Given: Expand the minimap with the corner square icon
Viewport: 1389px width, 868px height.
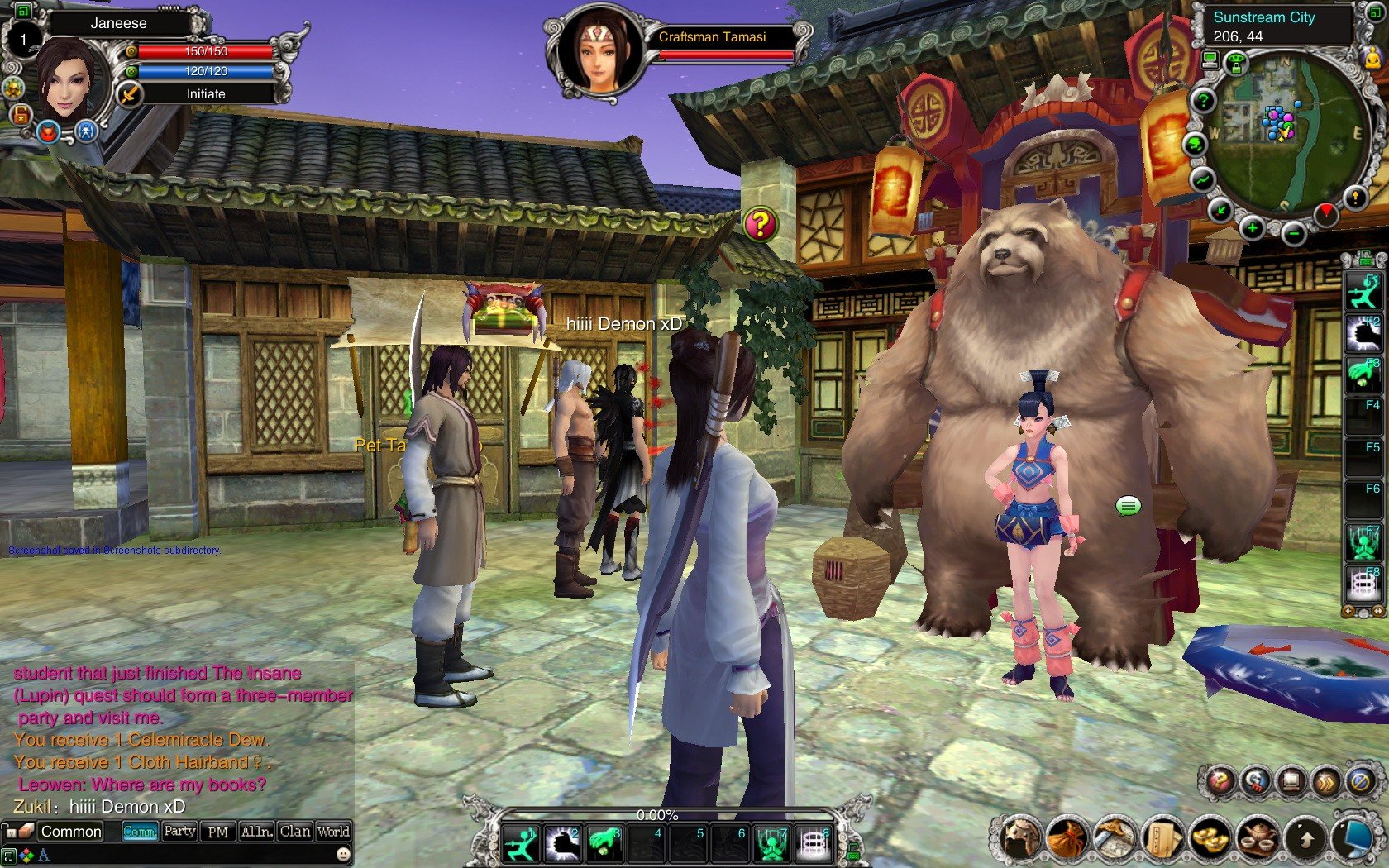Looking at the screenshot, I should coord(1376,12).
